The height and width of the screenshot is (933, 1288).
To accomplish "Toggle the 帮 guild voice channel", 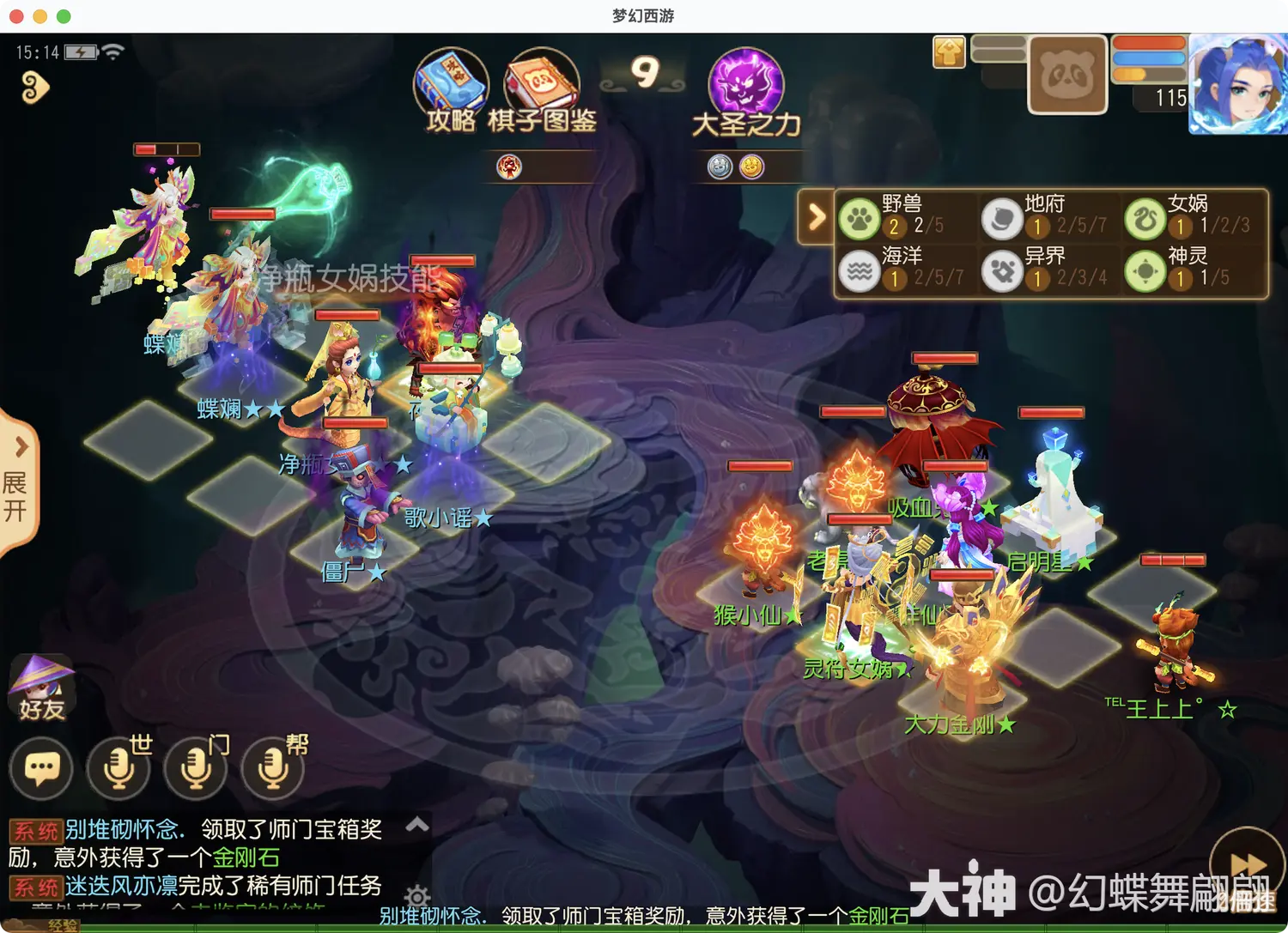I will 273,768.
